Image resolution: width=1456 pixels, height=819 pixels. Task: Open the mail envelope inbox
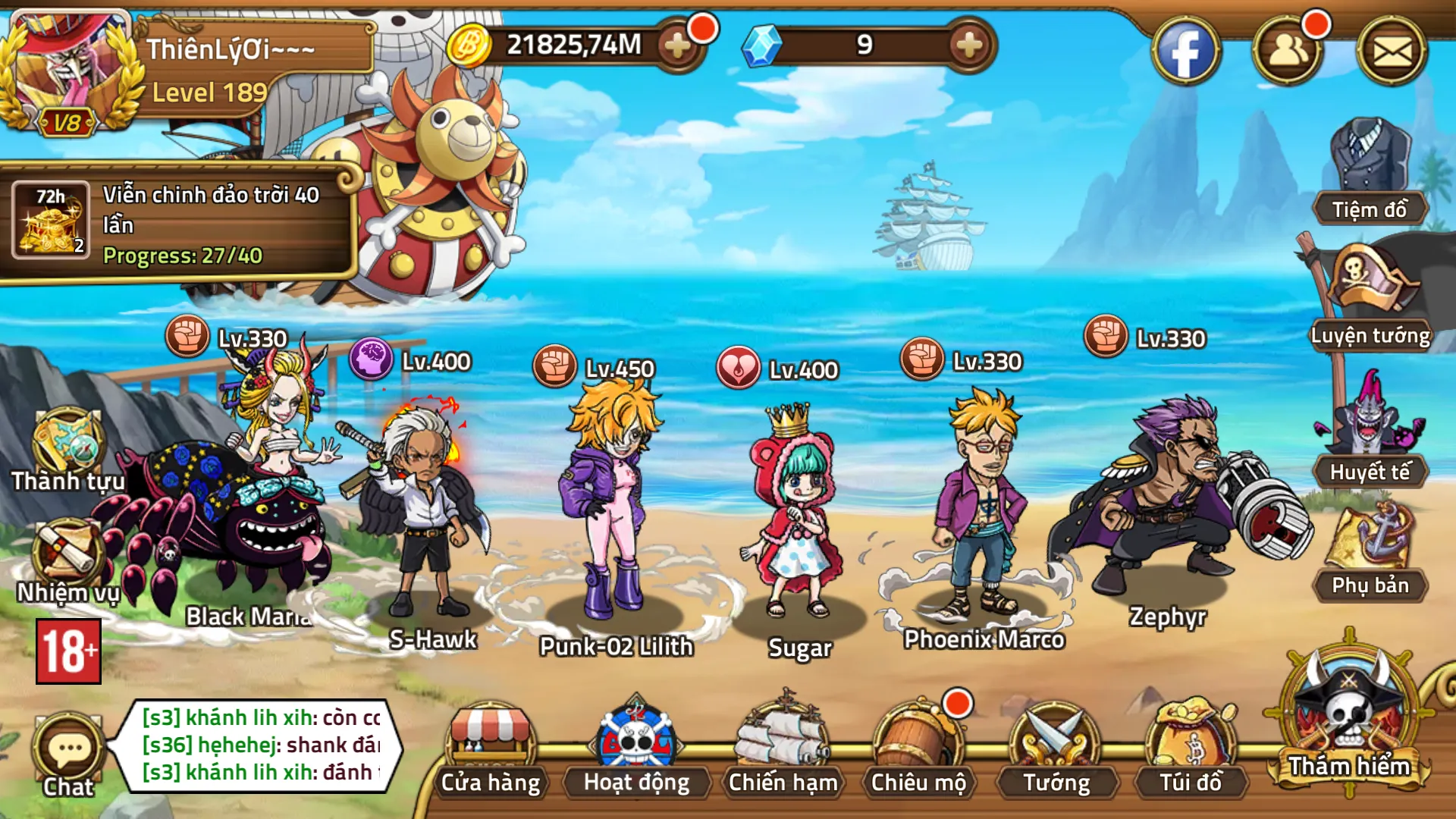tap(1392, 52)
